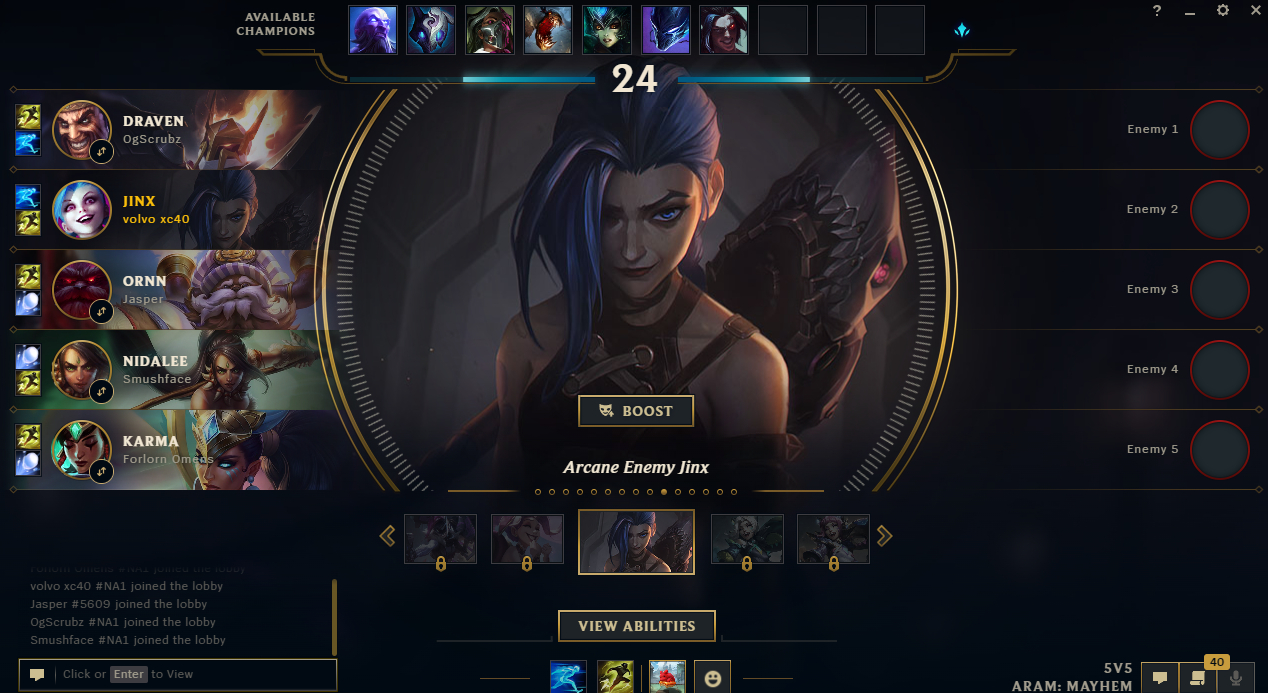The width and height of the screenshot is (1268, 693).
Task: Open the missions scroll icon with 40 badge
Action: tap(1197, 677)
